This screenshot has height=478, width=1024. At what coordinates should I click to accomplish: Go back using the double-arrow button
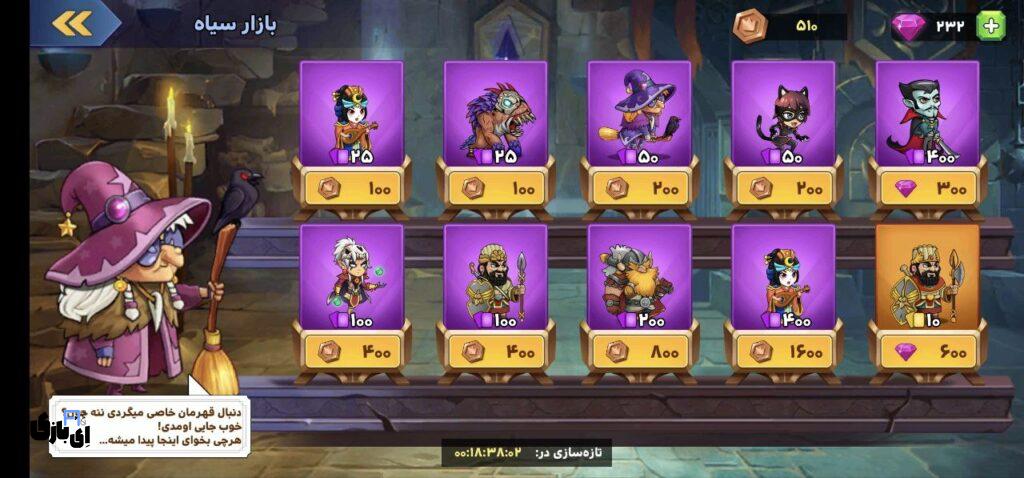pos(71,23)
